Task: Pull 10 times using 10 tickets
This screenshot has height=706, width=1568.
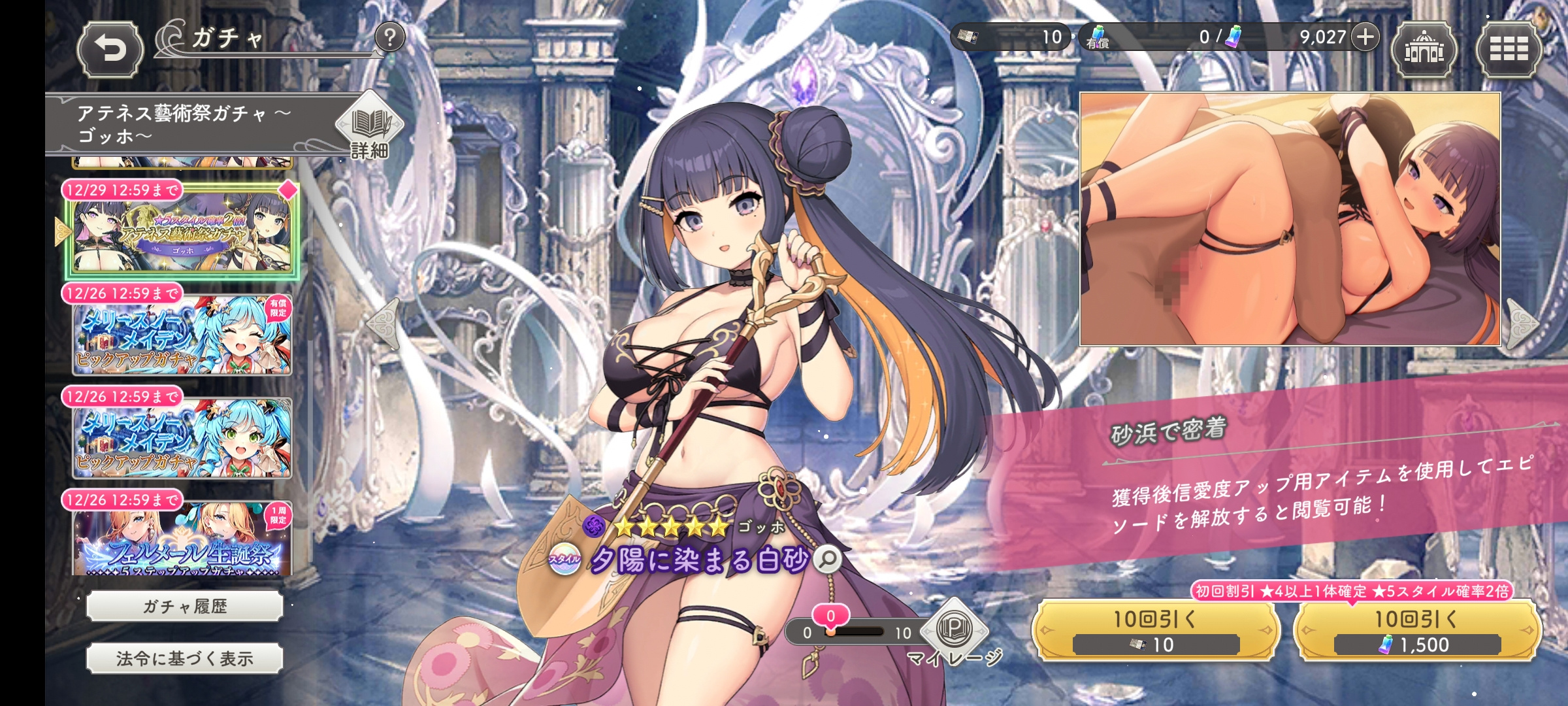Action: [x=1155, y=631]
